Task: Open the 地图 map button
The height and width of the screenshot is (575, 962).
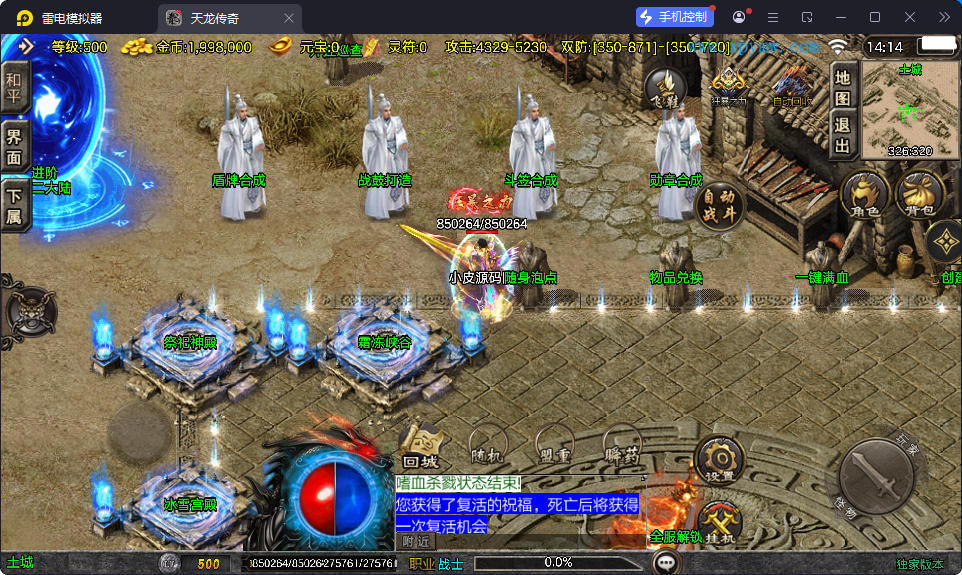Action: [x=843, y=86]
